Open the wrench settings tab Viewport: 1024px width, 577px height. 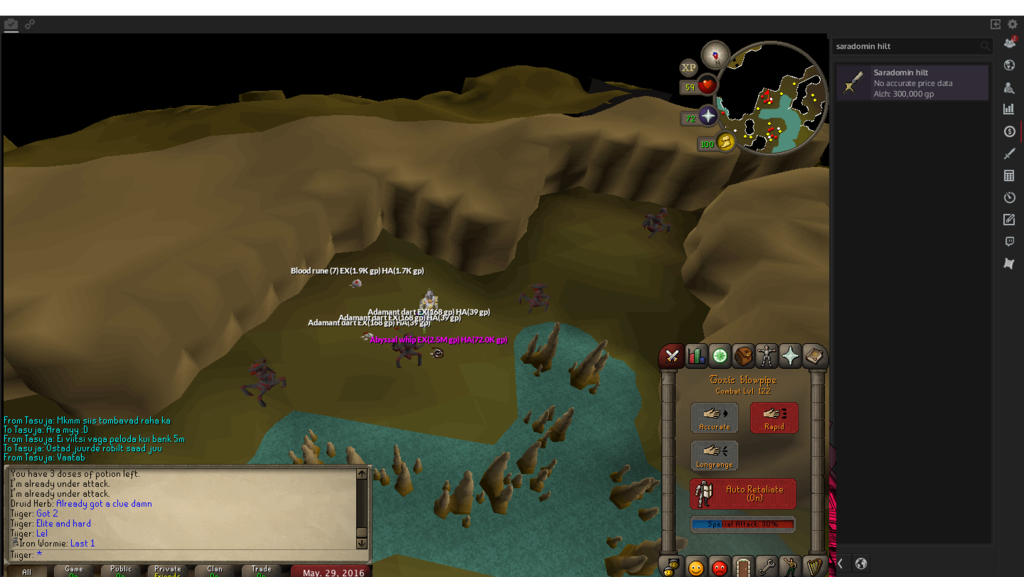click(767, 567)
